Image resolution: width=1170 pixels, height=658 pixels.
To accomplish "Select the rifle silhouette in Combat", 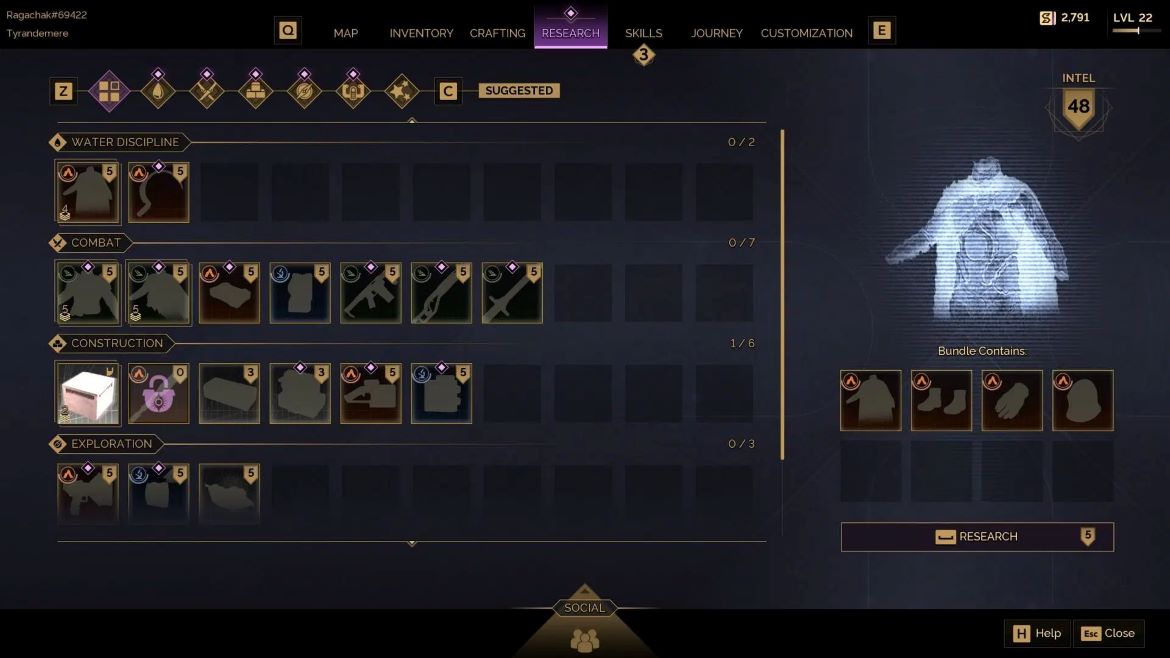I will [371, 294].
